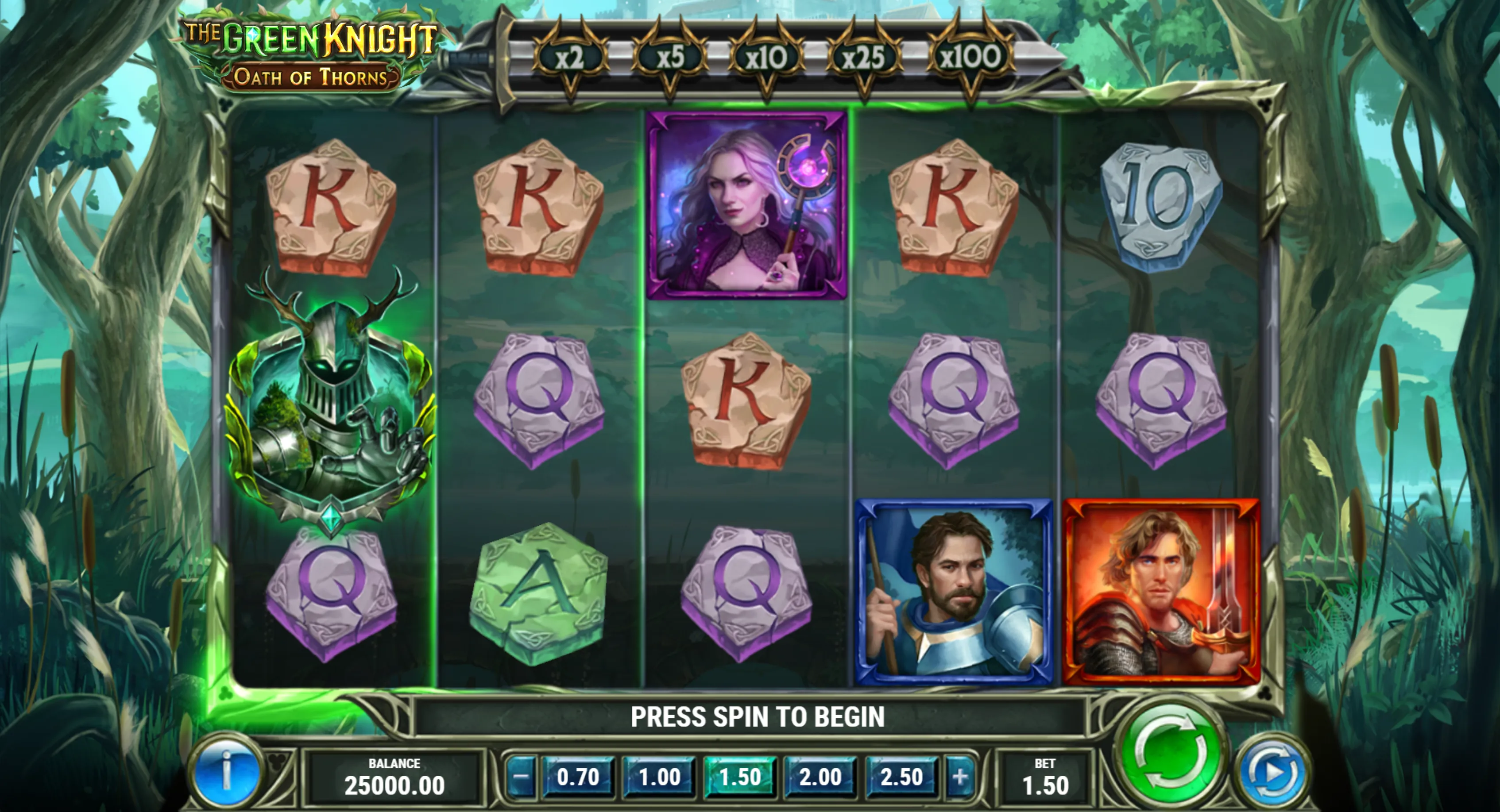Select the 2.50 bet amount
The height and width of the screenshot is (812, 1500).
pos(901,777)
